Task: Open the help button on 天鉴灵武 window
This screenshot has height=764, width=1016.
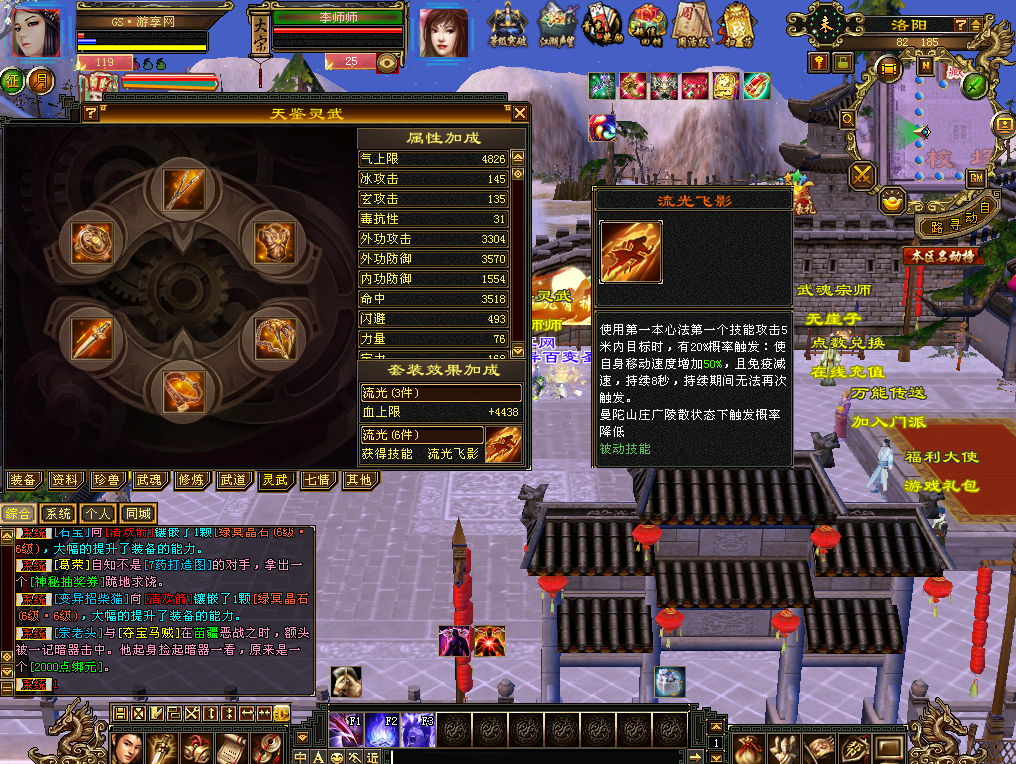Action: click(x=91, y=113)
